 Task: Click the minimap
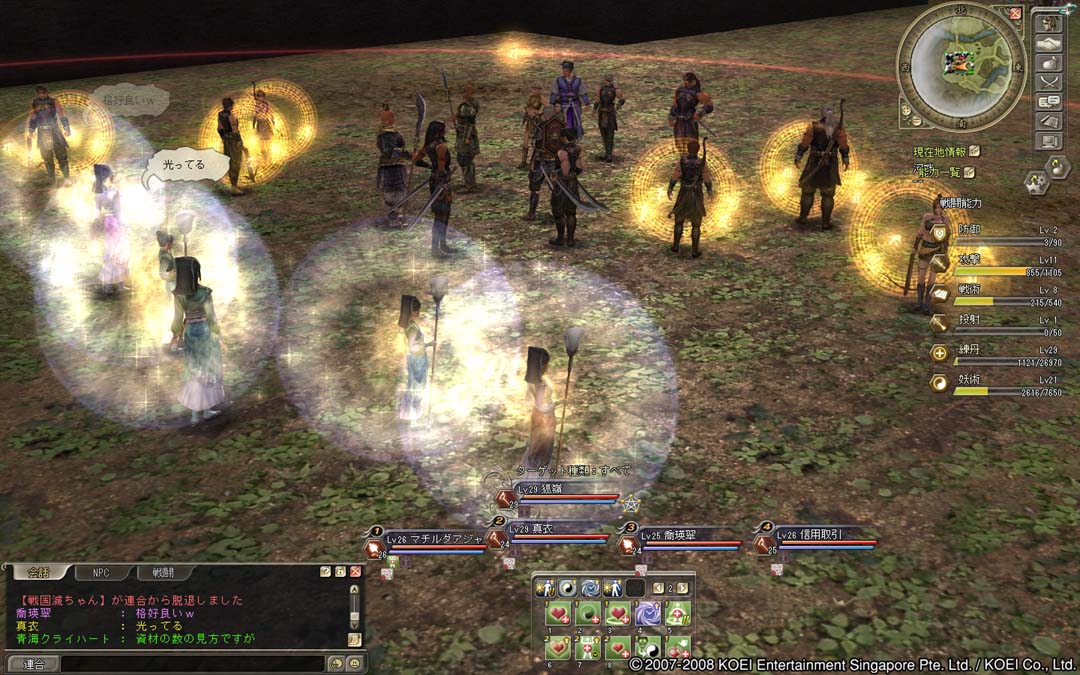click(x=960, y=66)
